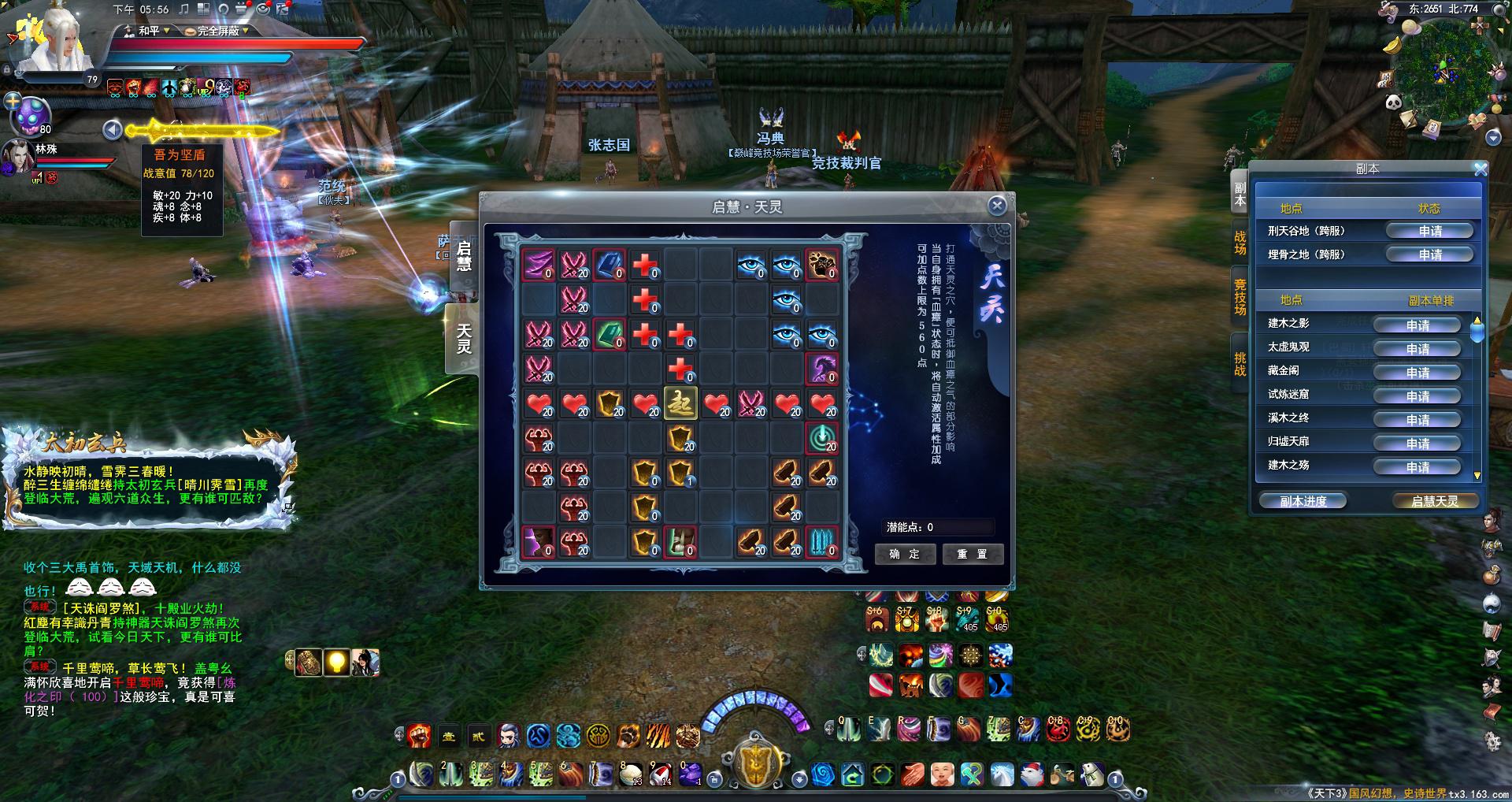Image resolution: width=1512 pixels, height=802 pixels.
Task: Close the 启慧·天灵 window
Action: [x=997, y=206]
